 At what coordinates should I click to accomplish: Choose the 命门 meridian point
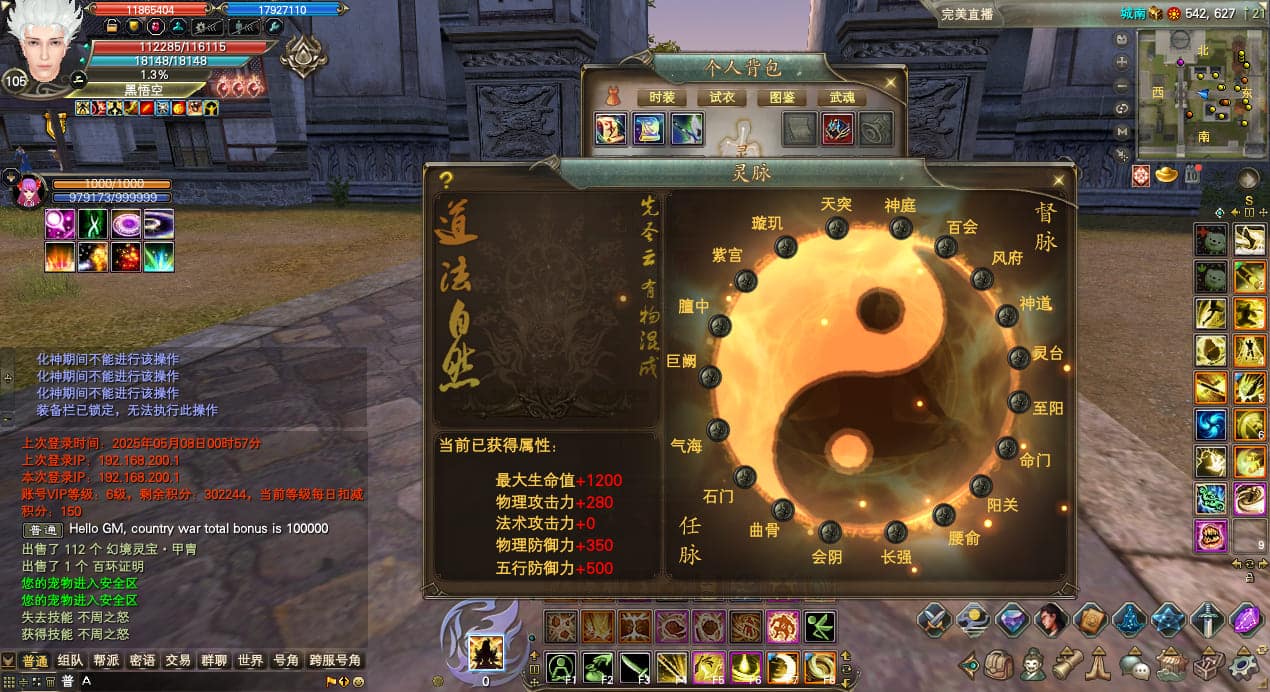[1007, 448]
